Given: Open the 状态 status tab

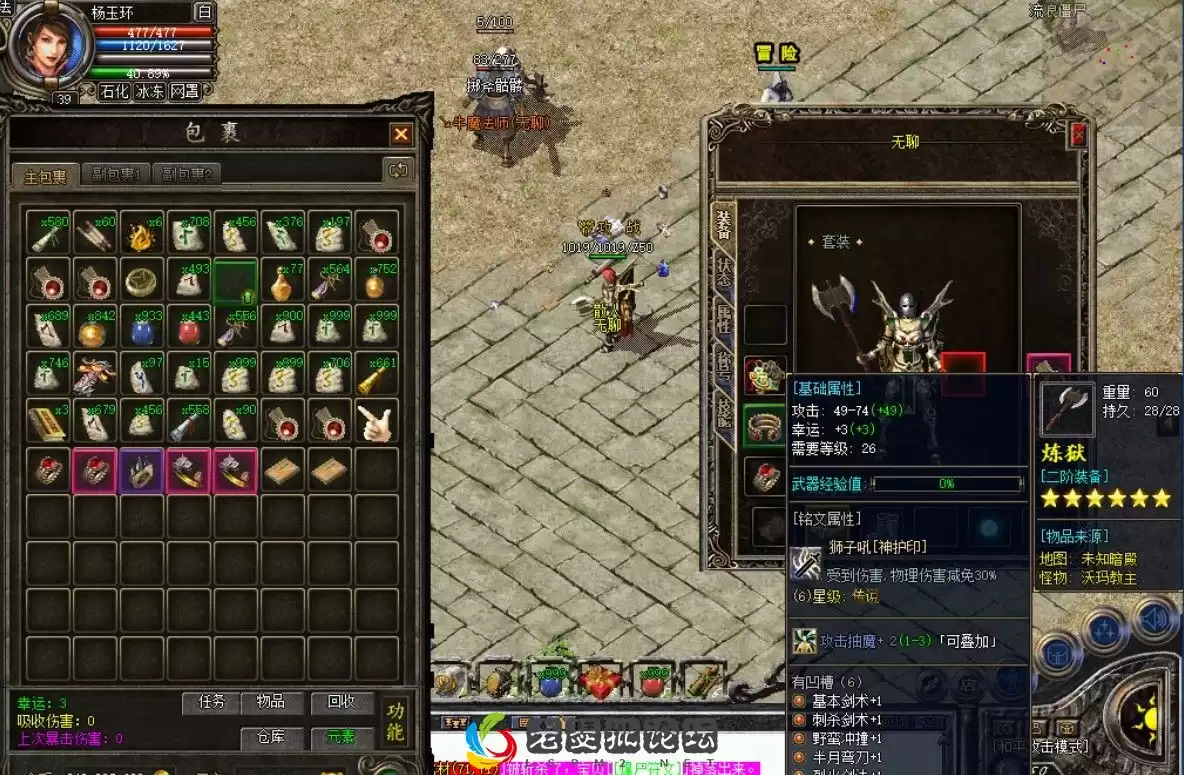Looking at the screenshot, I should click(x=723, y=272).
